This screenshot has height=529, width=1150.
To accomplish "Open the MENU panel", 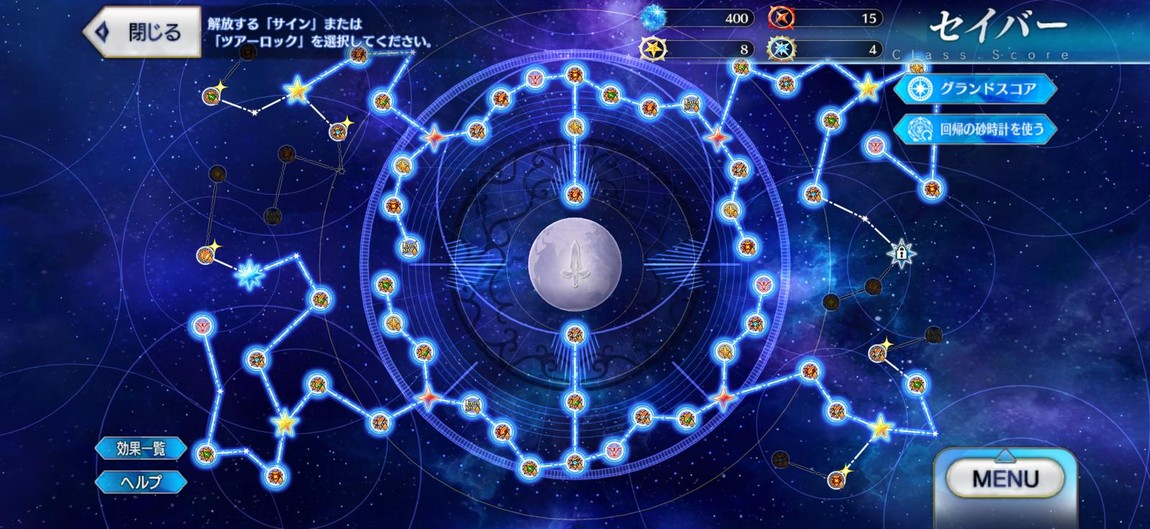I will tap(1006, 479).
